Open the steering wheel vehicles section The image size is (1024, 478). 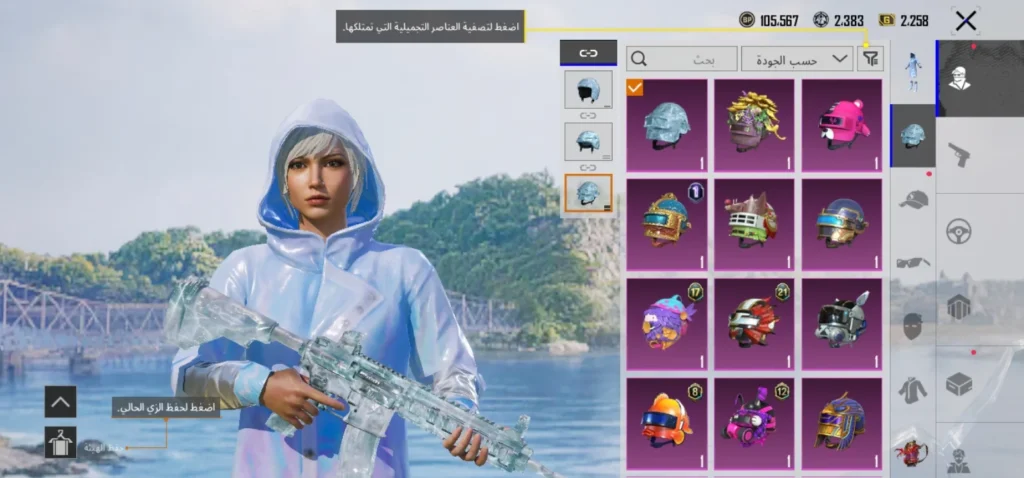pos(959,231)
